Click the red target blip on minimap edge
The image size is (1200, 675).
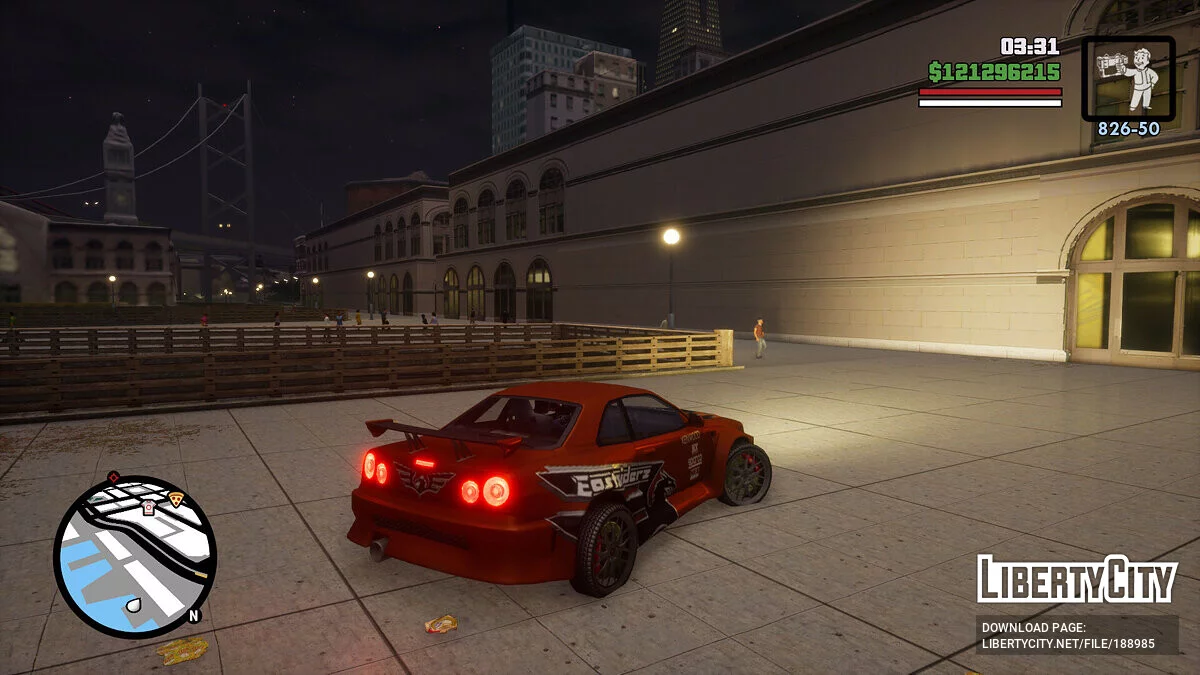click(x=113, y=477)
